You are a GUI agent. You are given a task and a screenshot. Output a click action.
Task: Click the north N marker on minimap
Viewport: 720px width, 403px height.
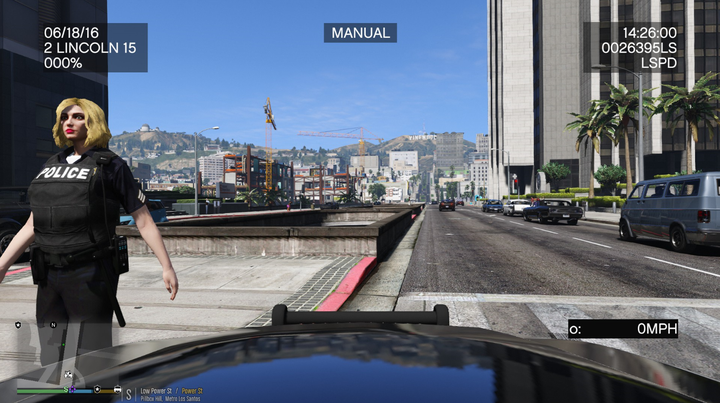53,325
